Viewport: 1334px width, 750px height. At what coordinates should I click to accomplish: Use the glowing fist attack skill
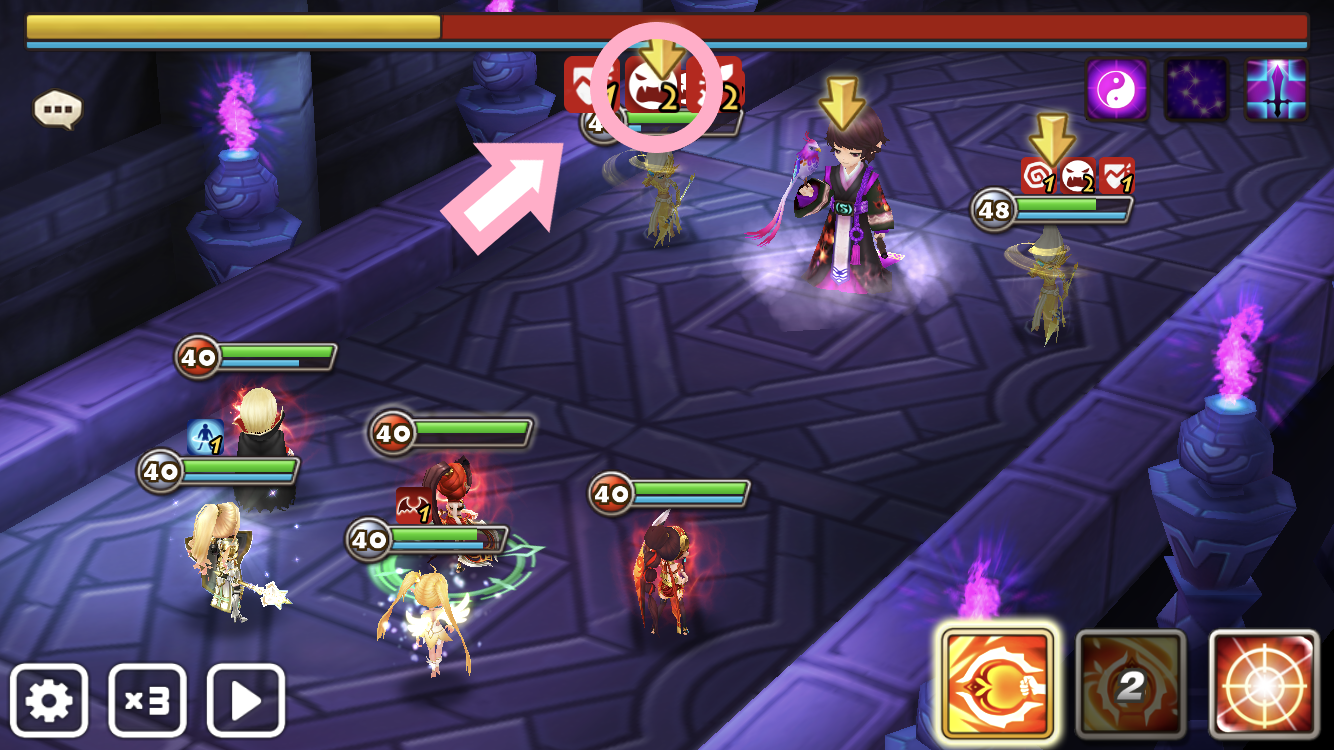[997, 684]
